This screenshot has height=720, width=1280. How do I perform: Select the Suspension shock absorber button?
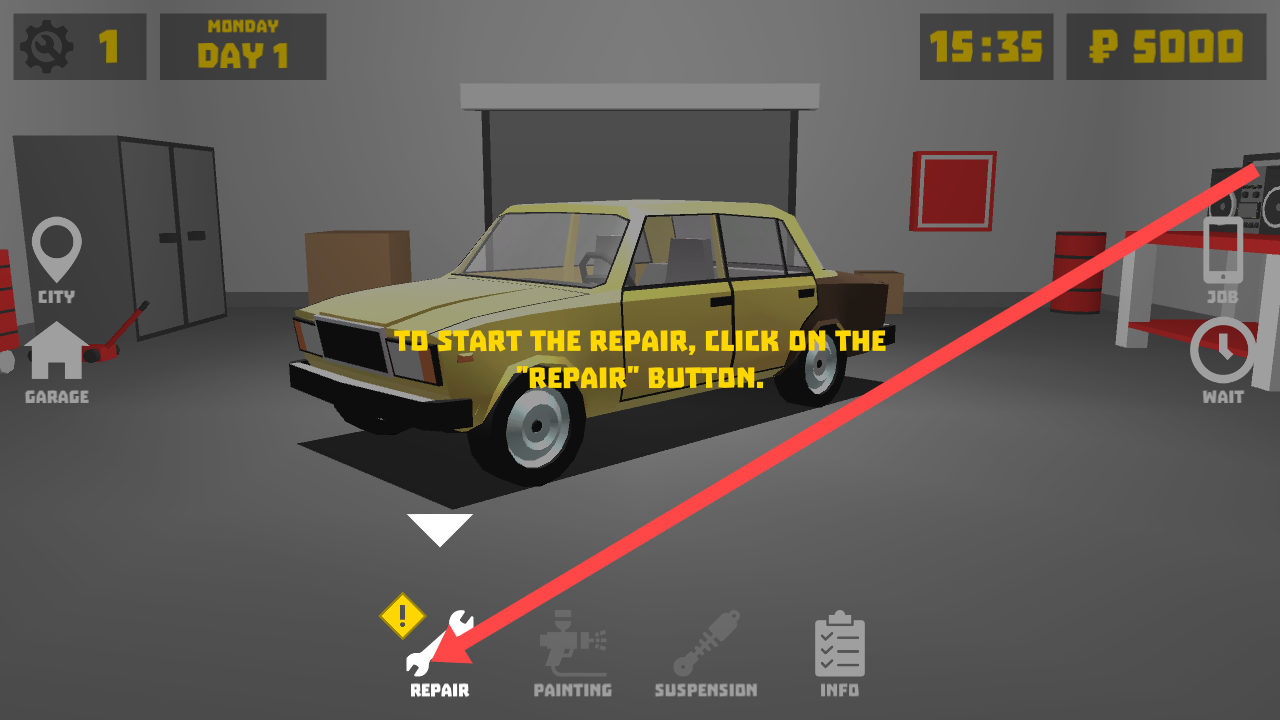coord(706,650)
